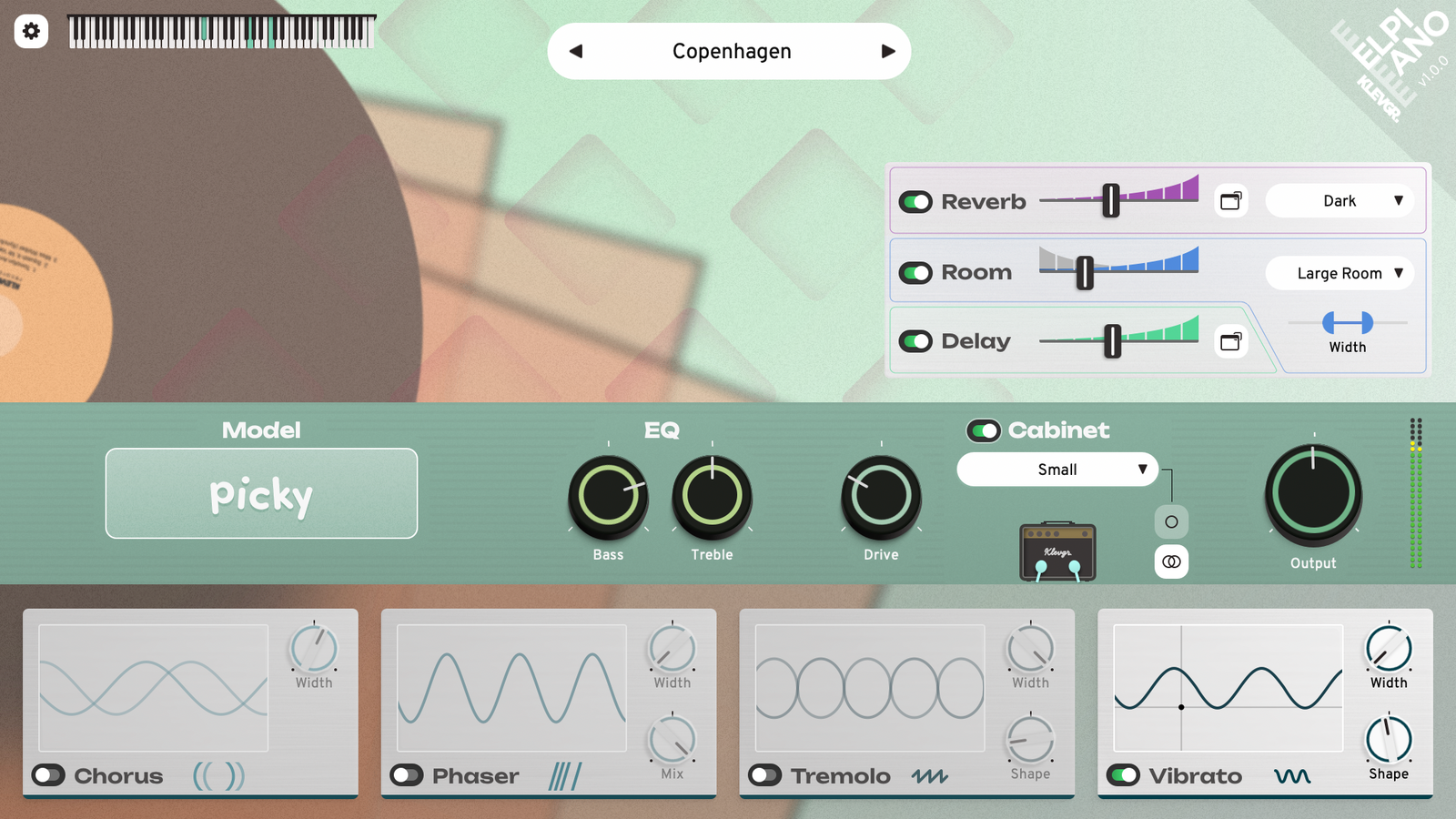Open the Reverb pop-out window icon
1456x819 pixels.
pyautogui.click(x=1230, y=201)
